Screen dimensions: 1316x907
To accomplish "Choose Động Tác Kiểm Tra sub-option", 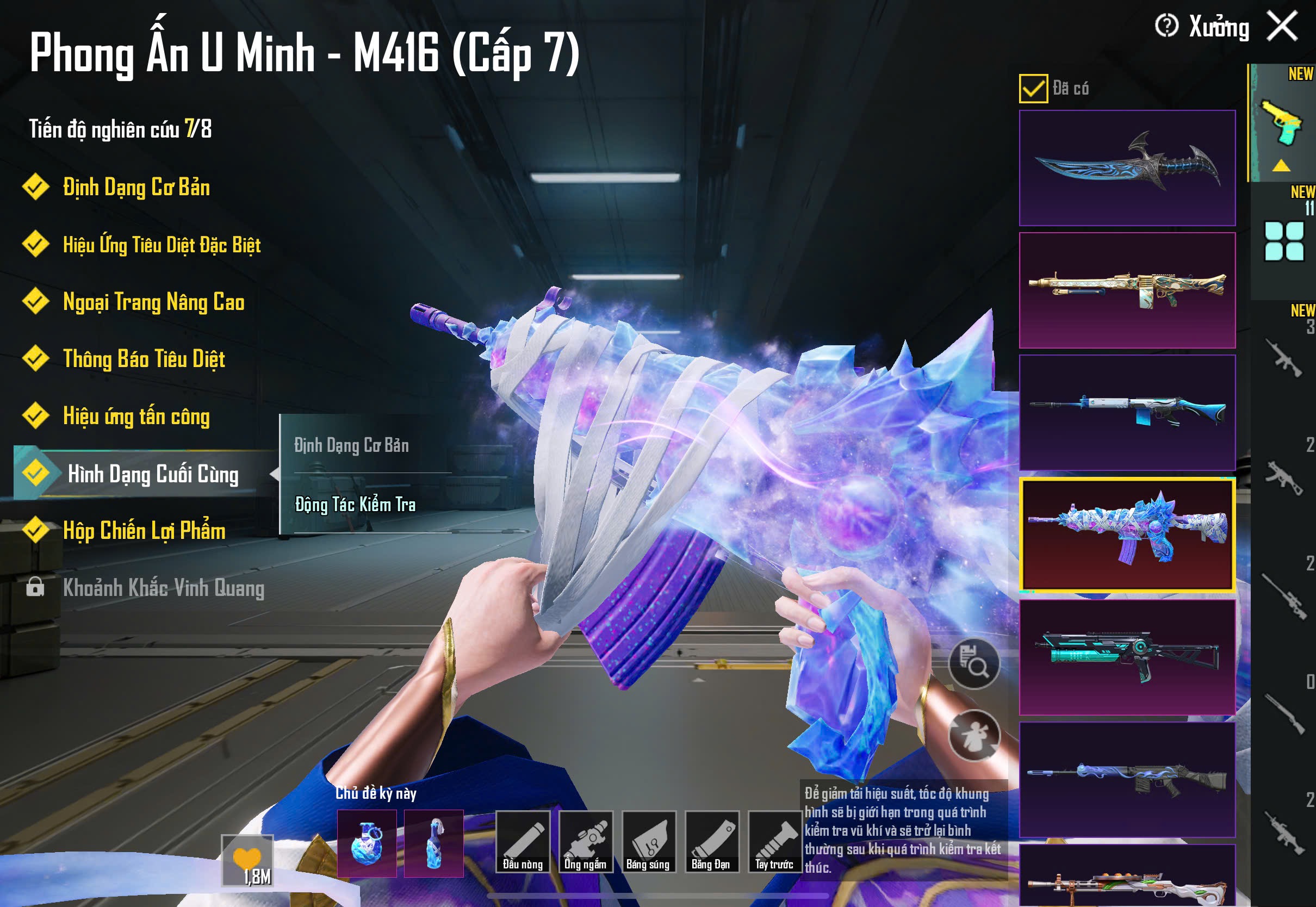I will tap(355, 505).
